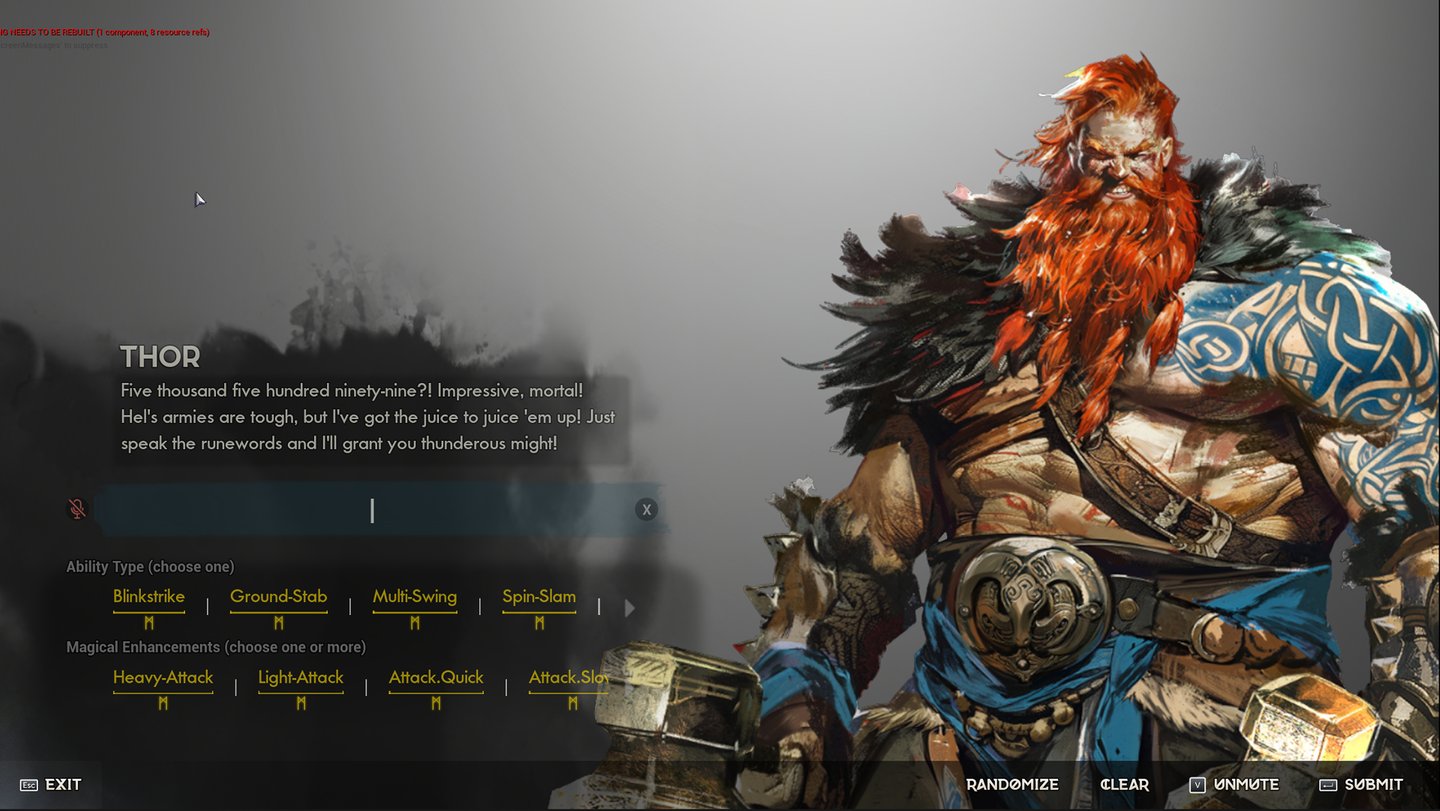Show more ability types with the arrow

(629, 607)
